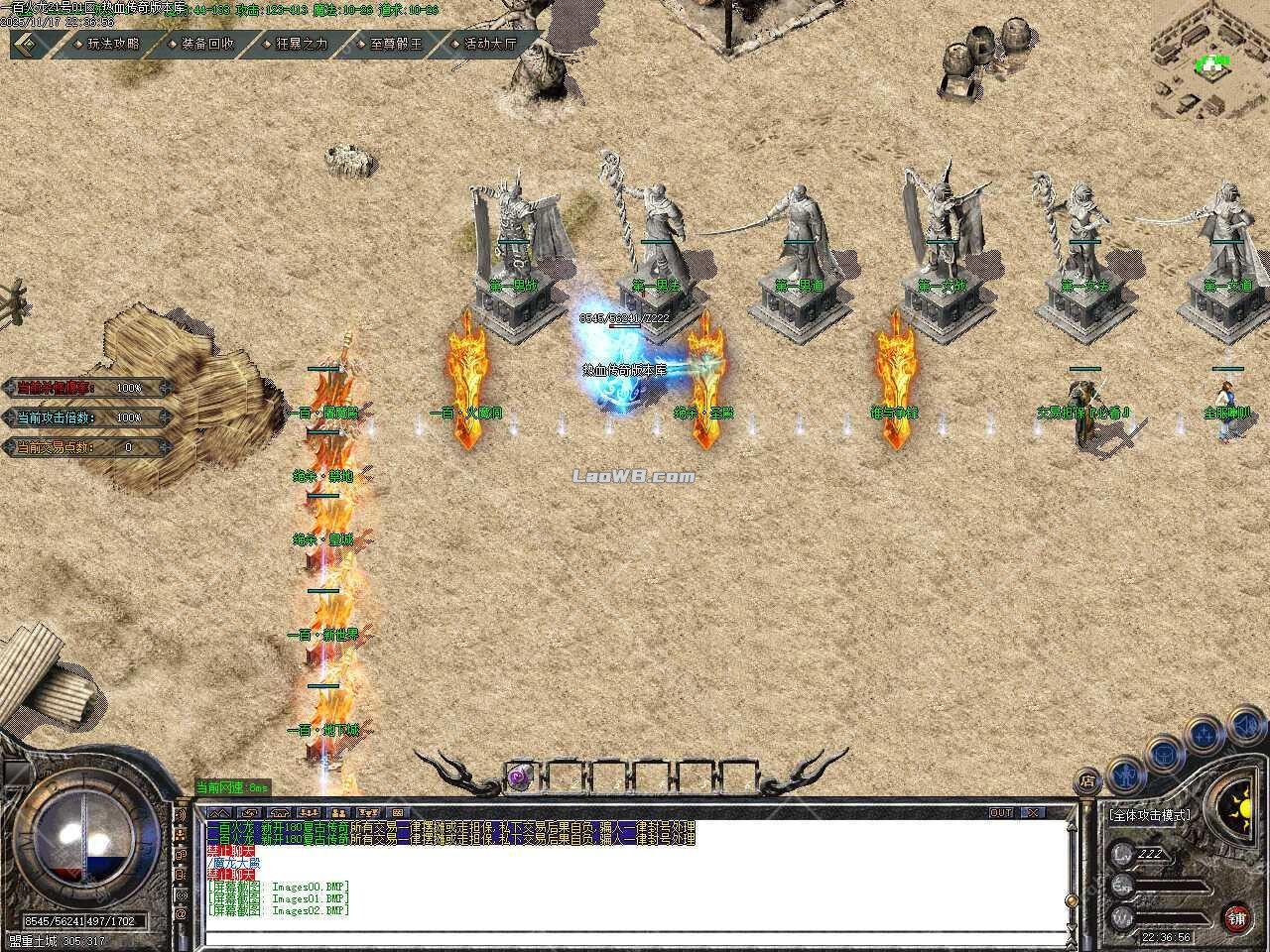Open the character panel round button
This screenshot has width=1270, height=952.
(1126, 774)
